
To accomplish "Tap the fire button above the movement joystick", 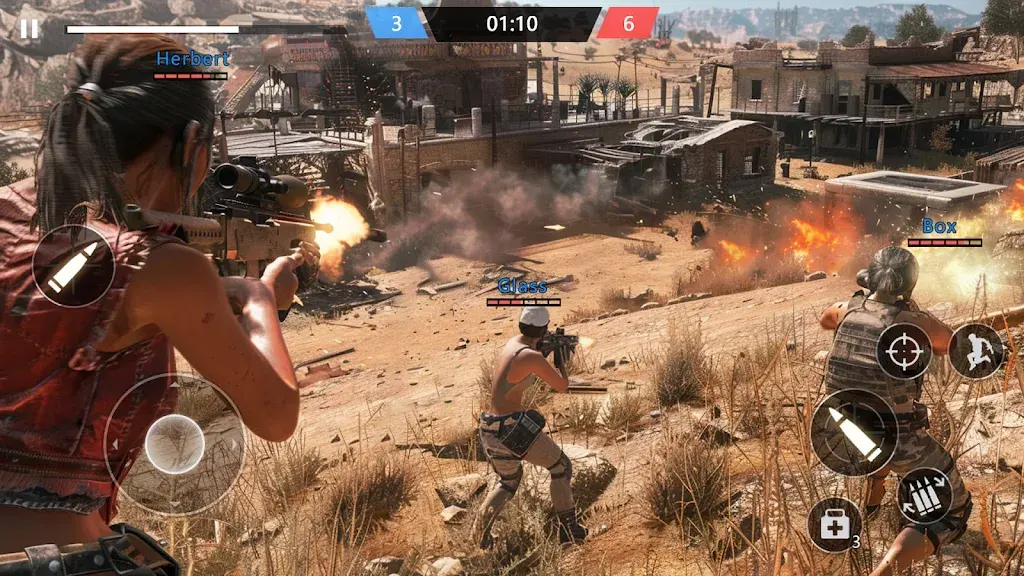I will tap(73, 265).
